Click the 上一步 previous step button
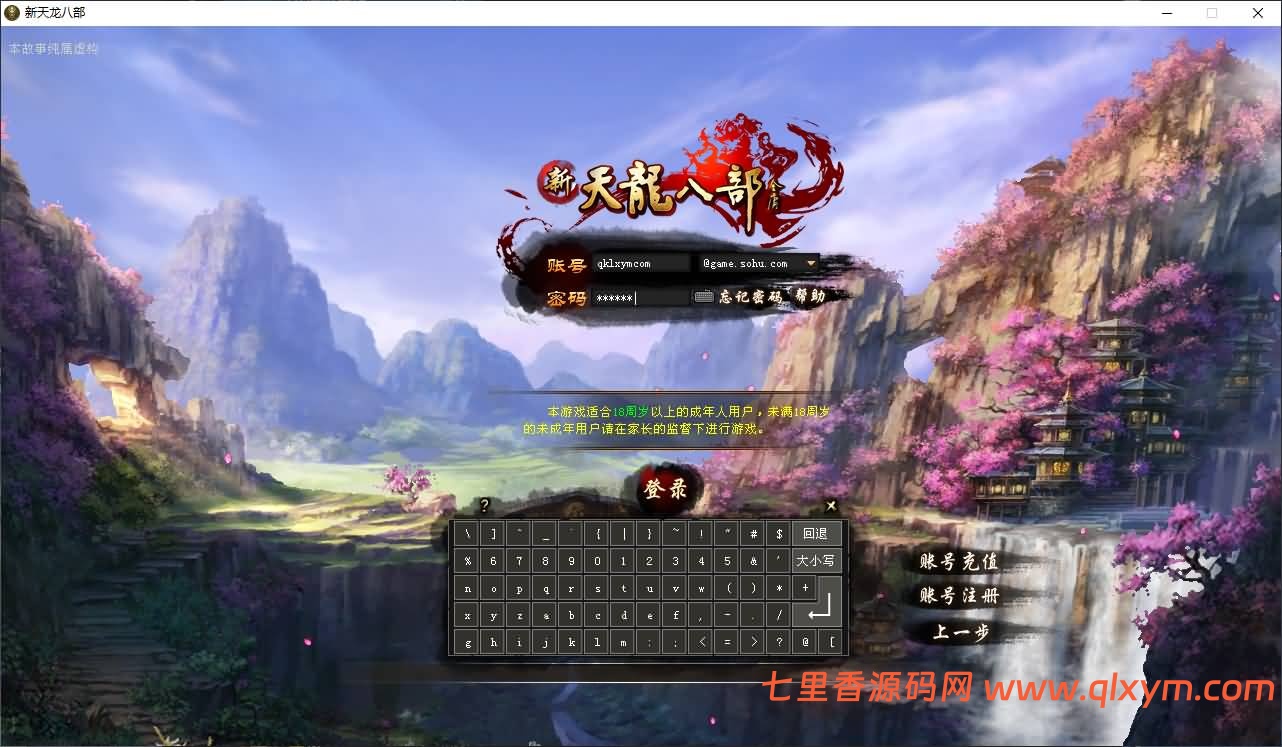Viewport: 1282px width, 747px height. (x=958, y=633)
